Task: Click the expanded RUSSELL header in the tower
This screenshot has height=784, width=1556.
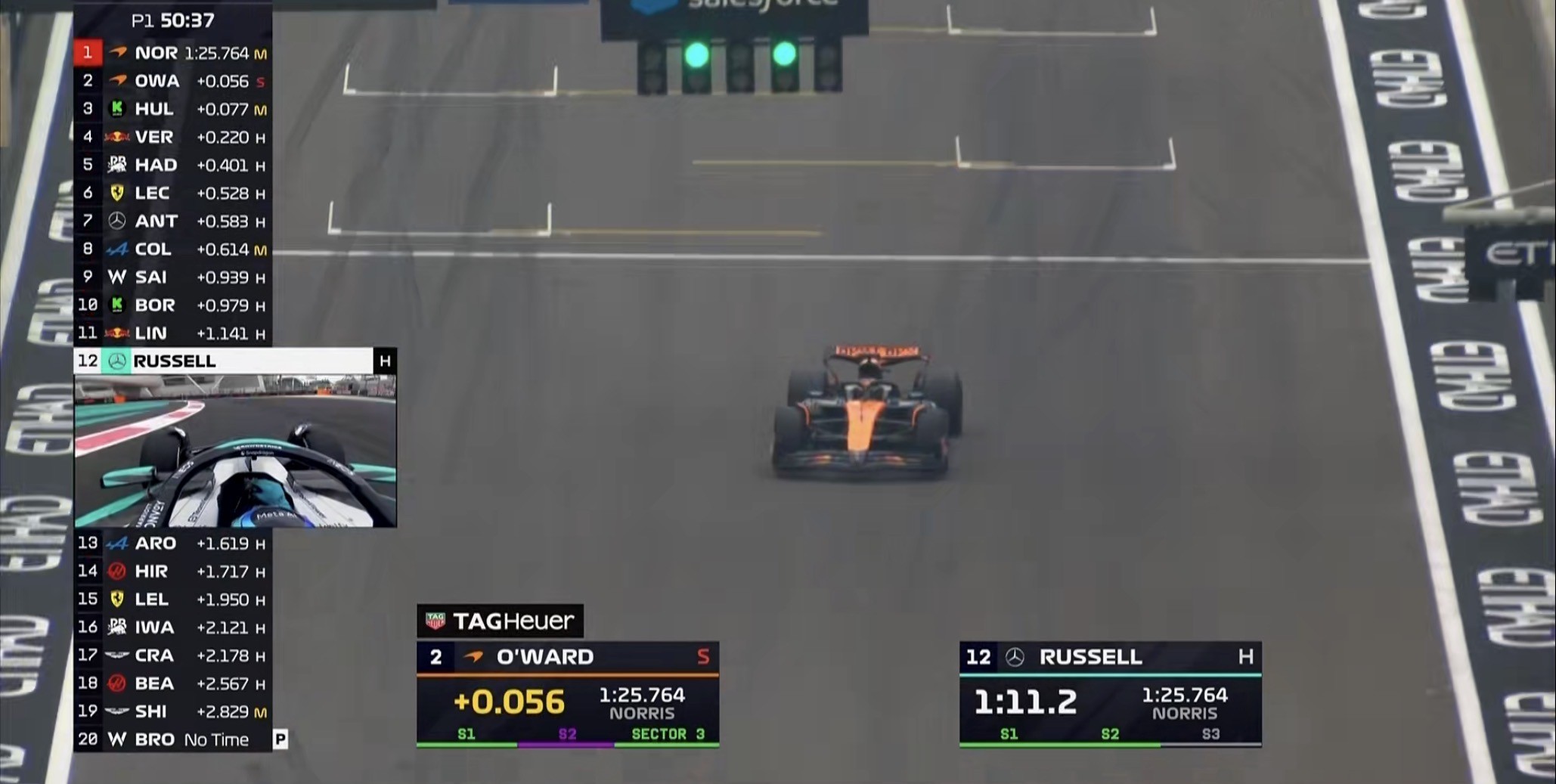Action: click(x=234, y=361)
